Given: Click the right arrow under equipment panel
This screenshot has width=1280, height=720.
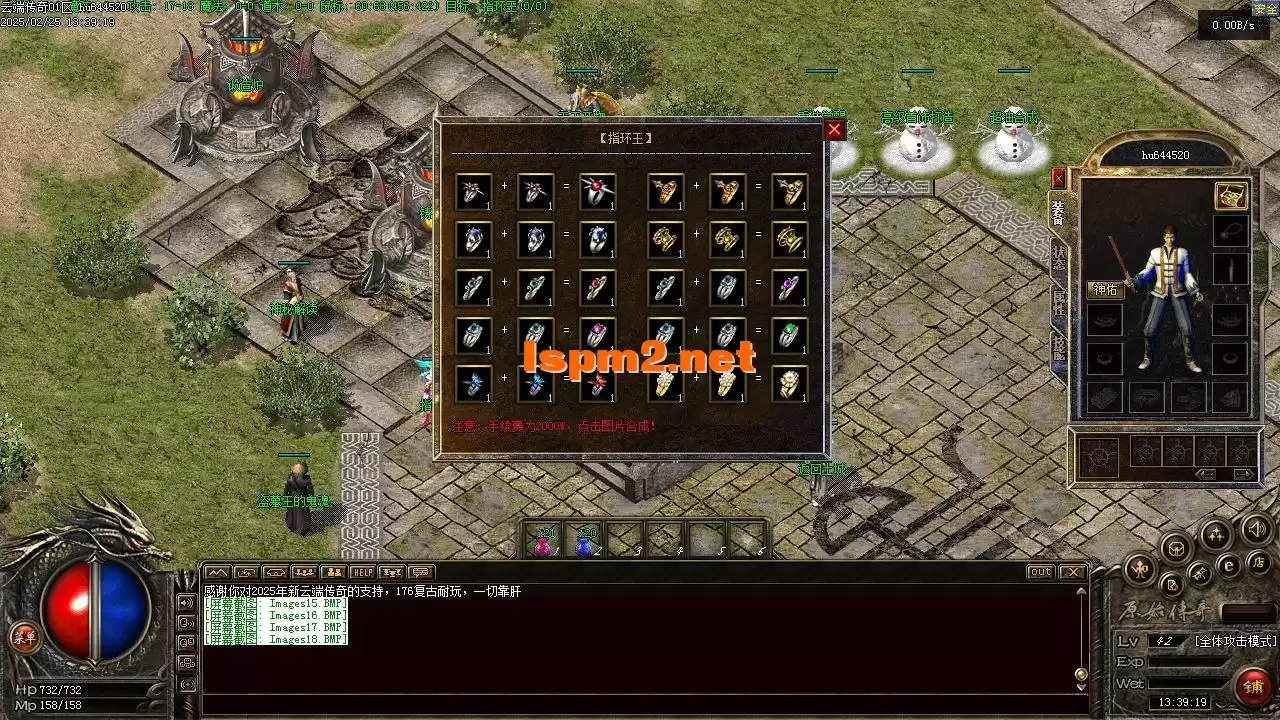Looking at the screenshot, I should click(1243, 474).
